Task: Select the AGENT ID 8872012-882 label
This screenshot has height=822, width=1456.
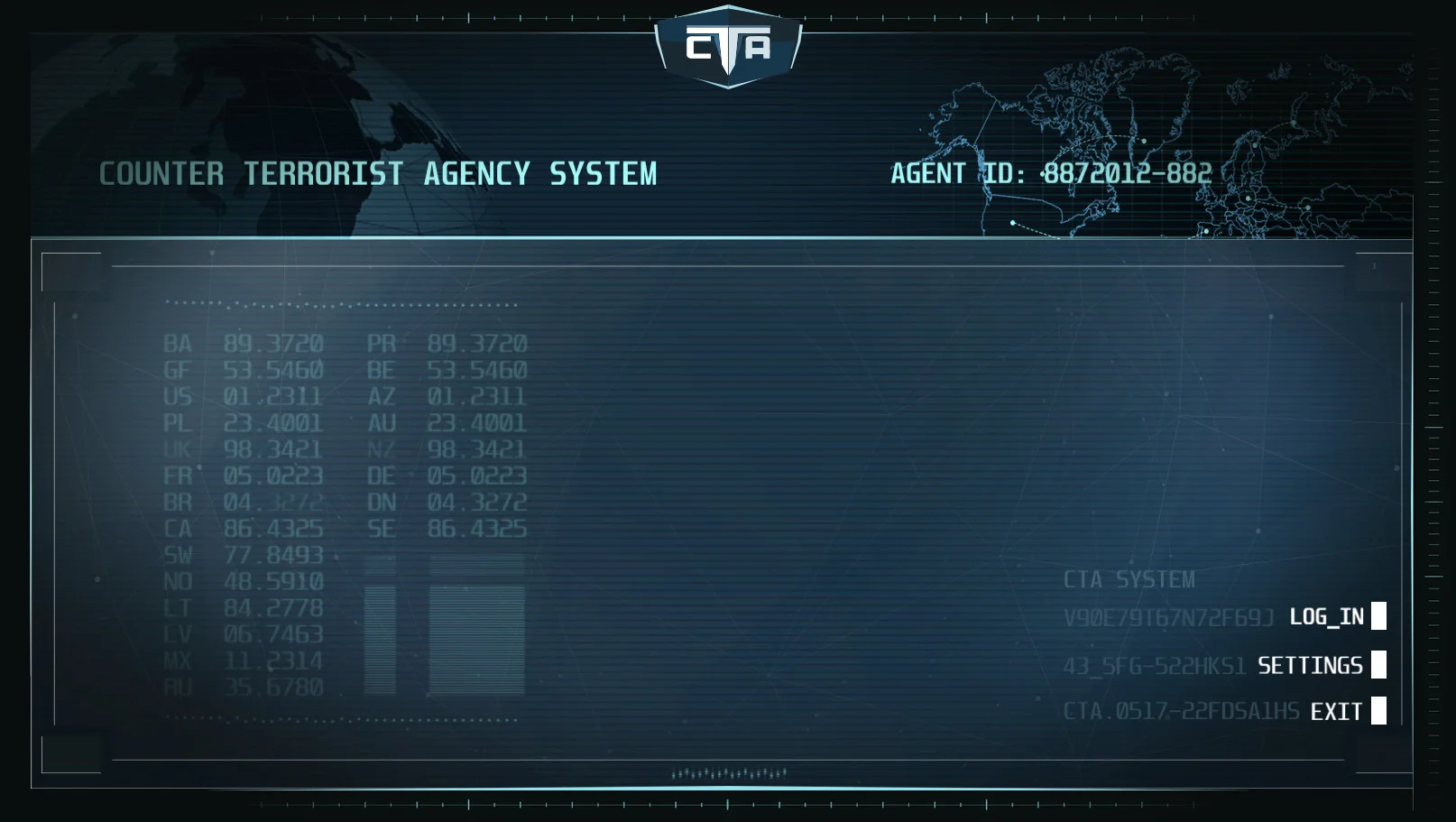Action: (1049, 173)
